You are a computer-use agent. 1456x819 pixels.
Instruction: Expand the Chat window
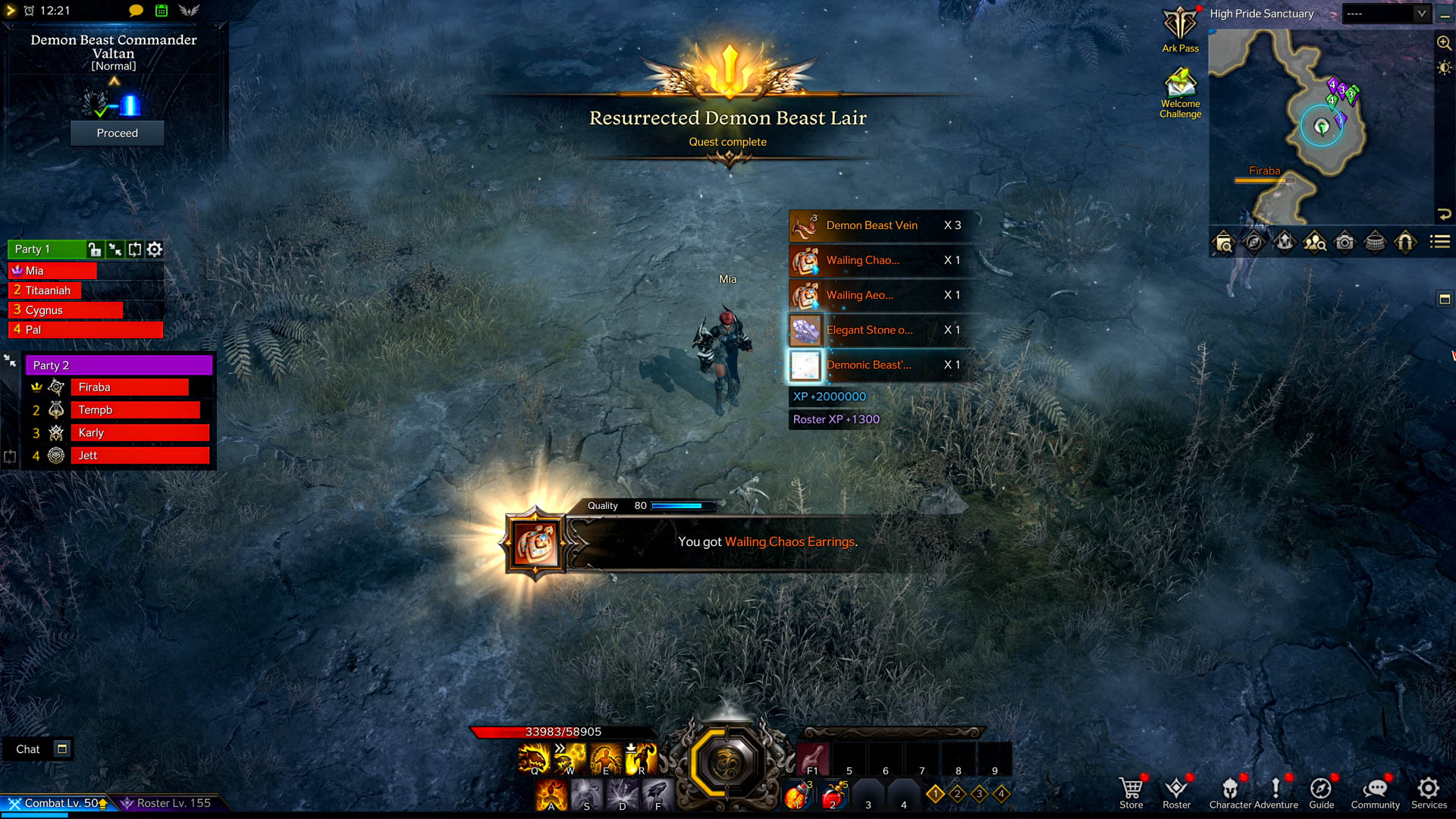[x=62, y=749]
